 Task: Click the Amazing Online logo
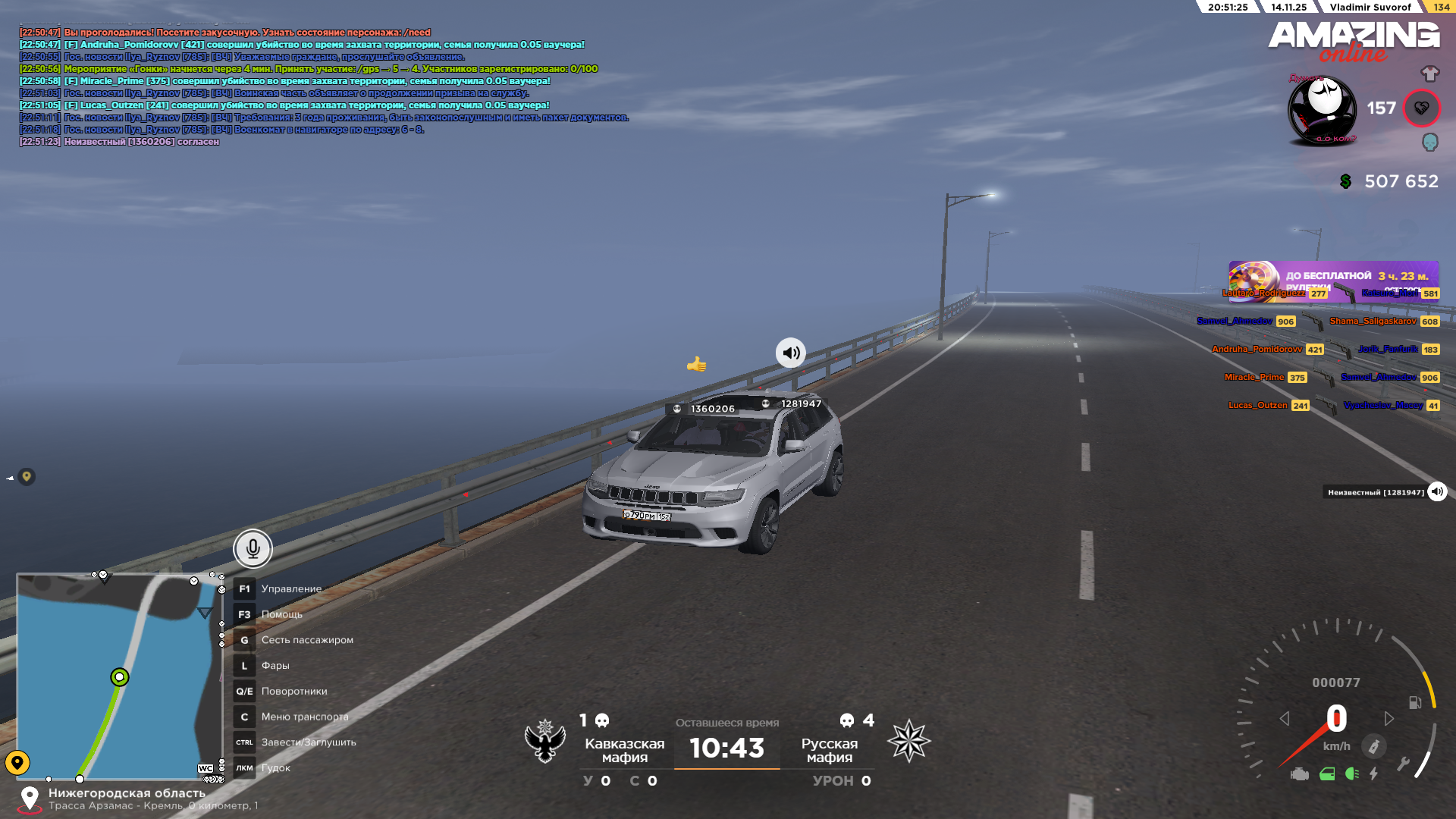tap(1354, 40)
